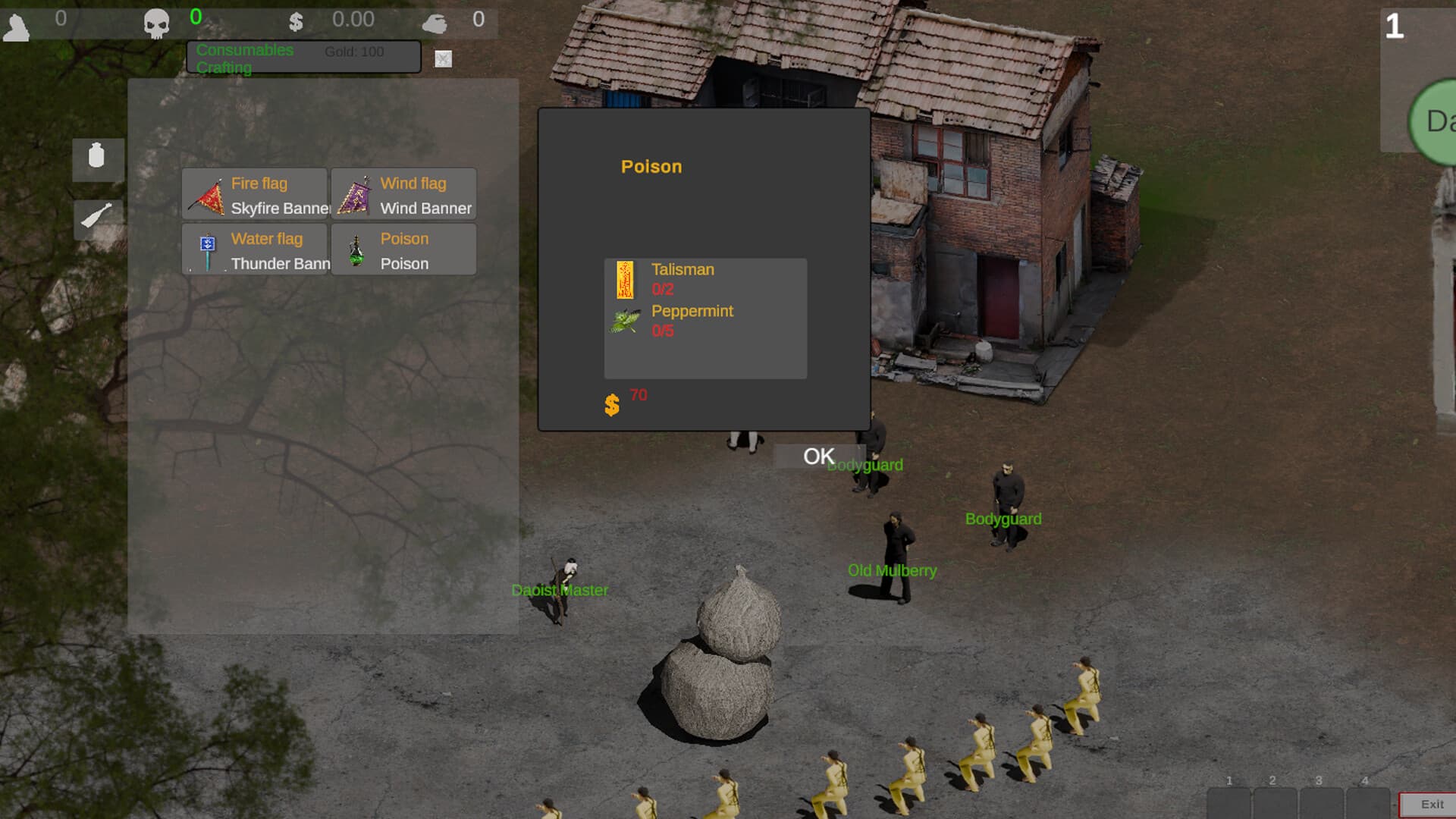Click the Exit button at bottom right
1456x819 pixels.
coord(1432,803)
